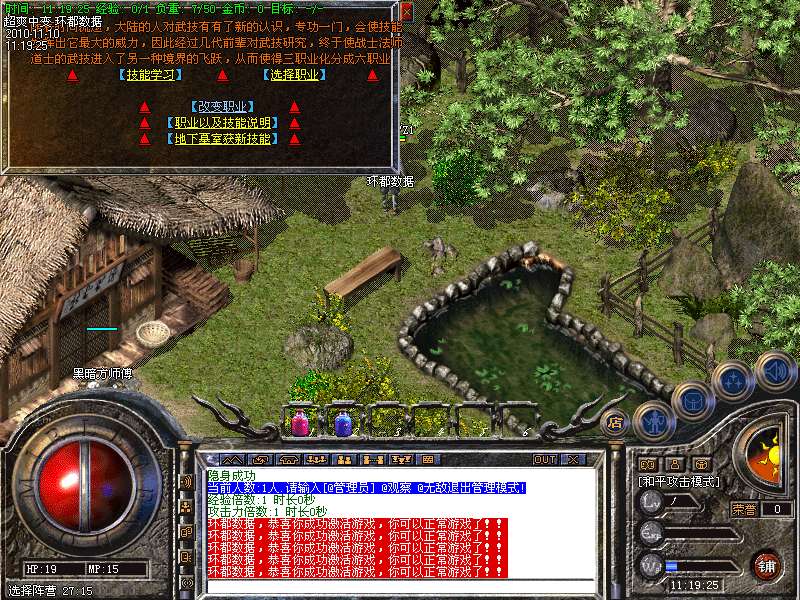Open the 技能学习 skill learning option

(148, 75)
